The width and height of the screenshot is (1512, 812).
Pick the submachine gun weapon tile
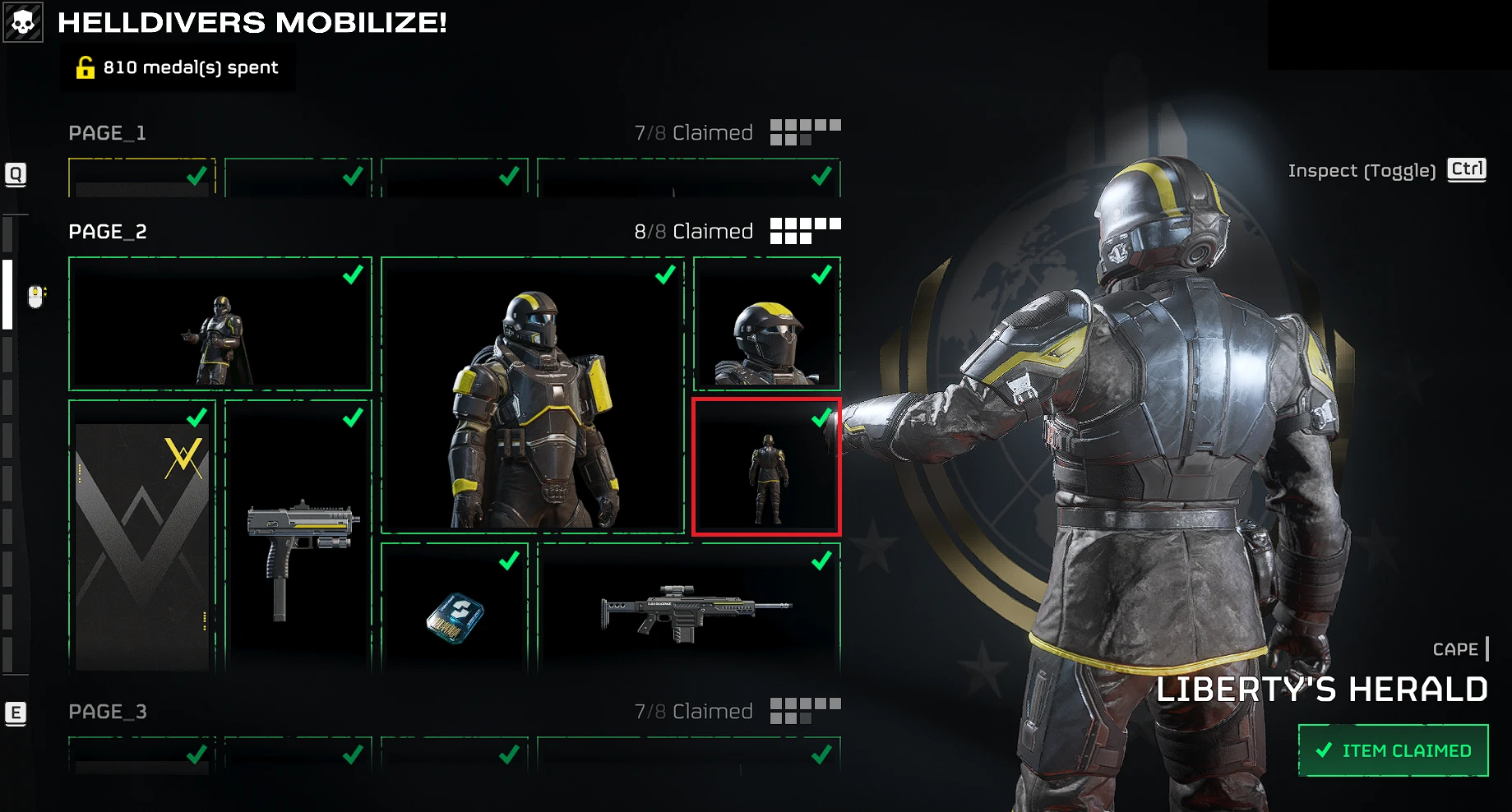pyautogui.click(x=298, y=536)
